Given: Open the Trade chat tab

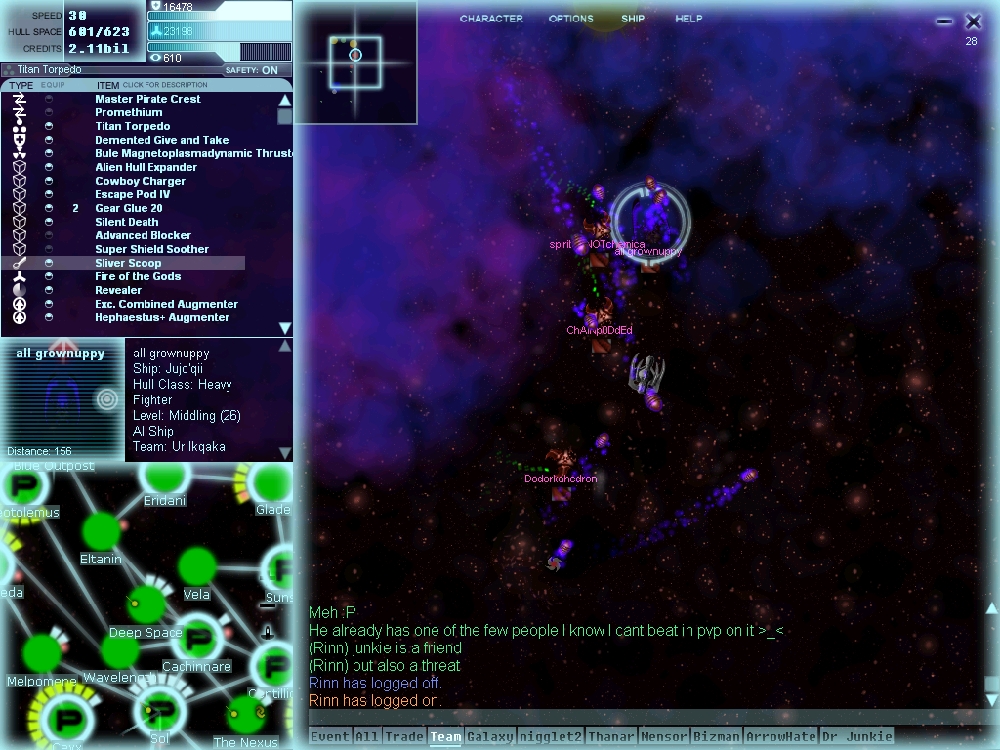Looking at the screenshot, I should click(404, 737).
